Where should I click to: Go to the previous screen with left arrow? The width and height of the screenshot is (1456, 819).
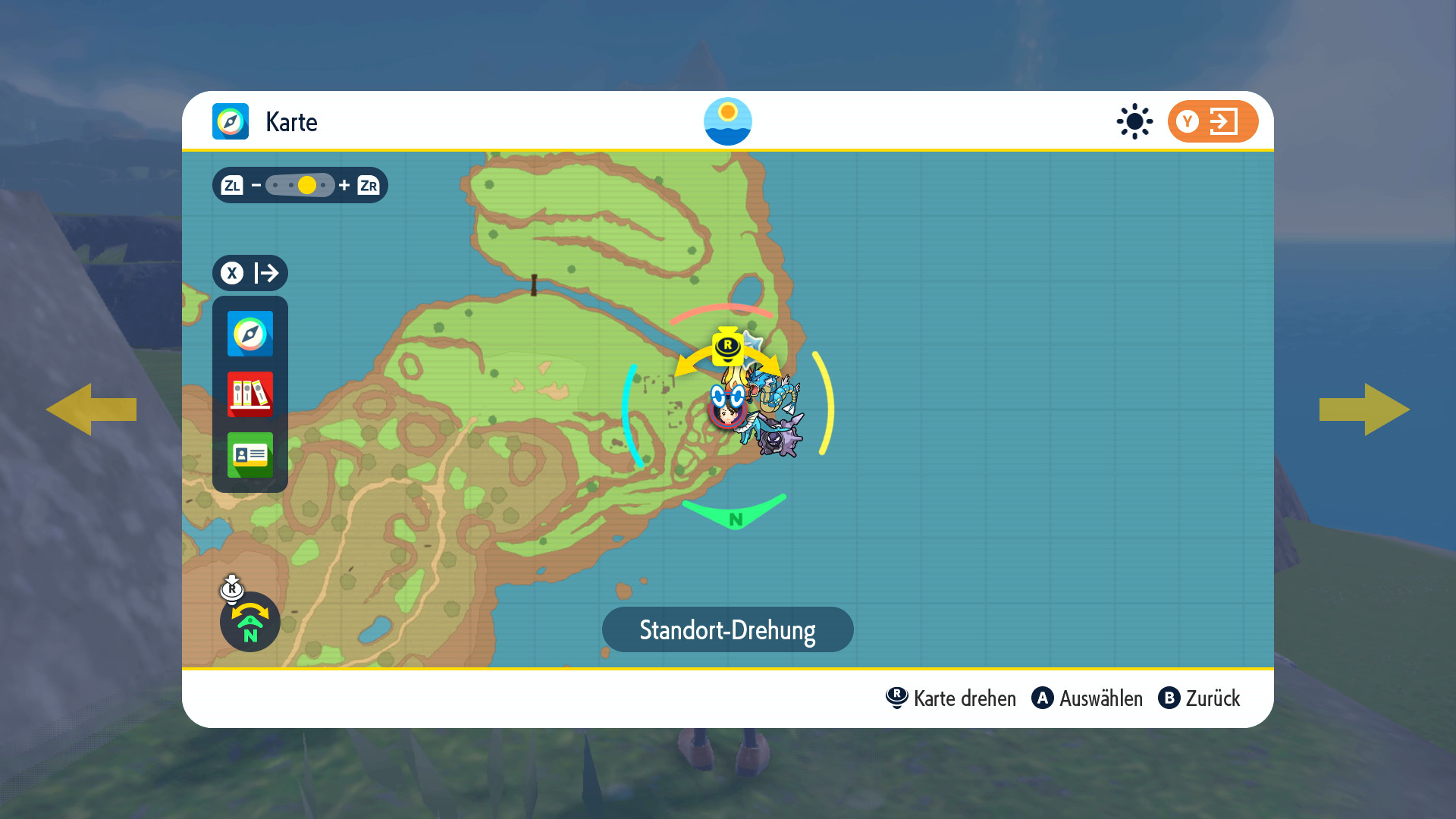pyautogui.click(x=91, y=409)
